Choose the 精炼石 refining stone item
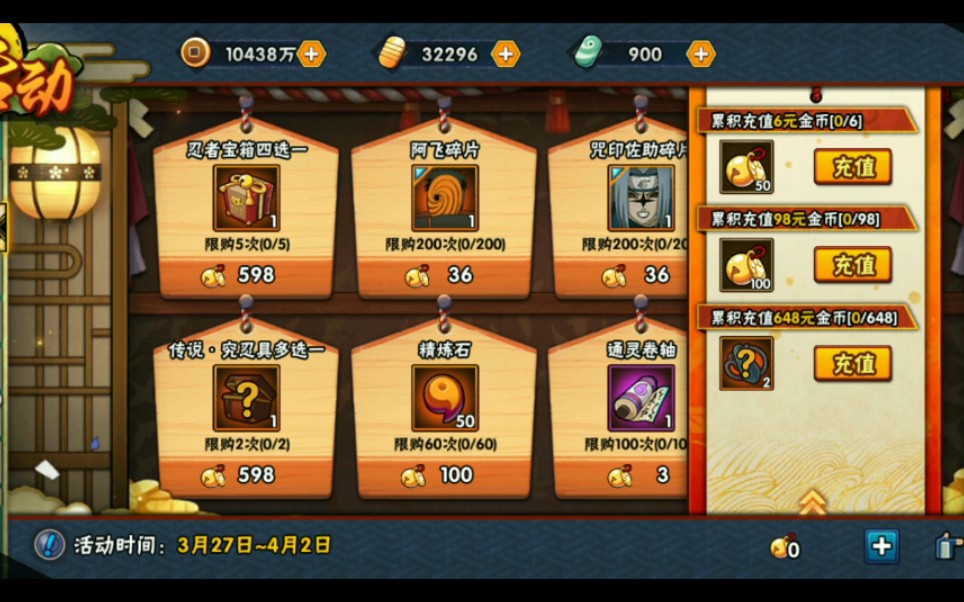 point(445,397)
